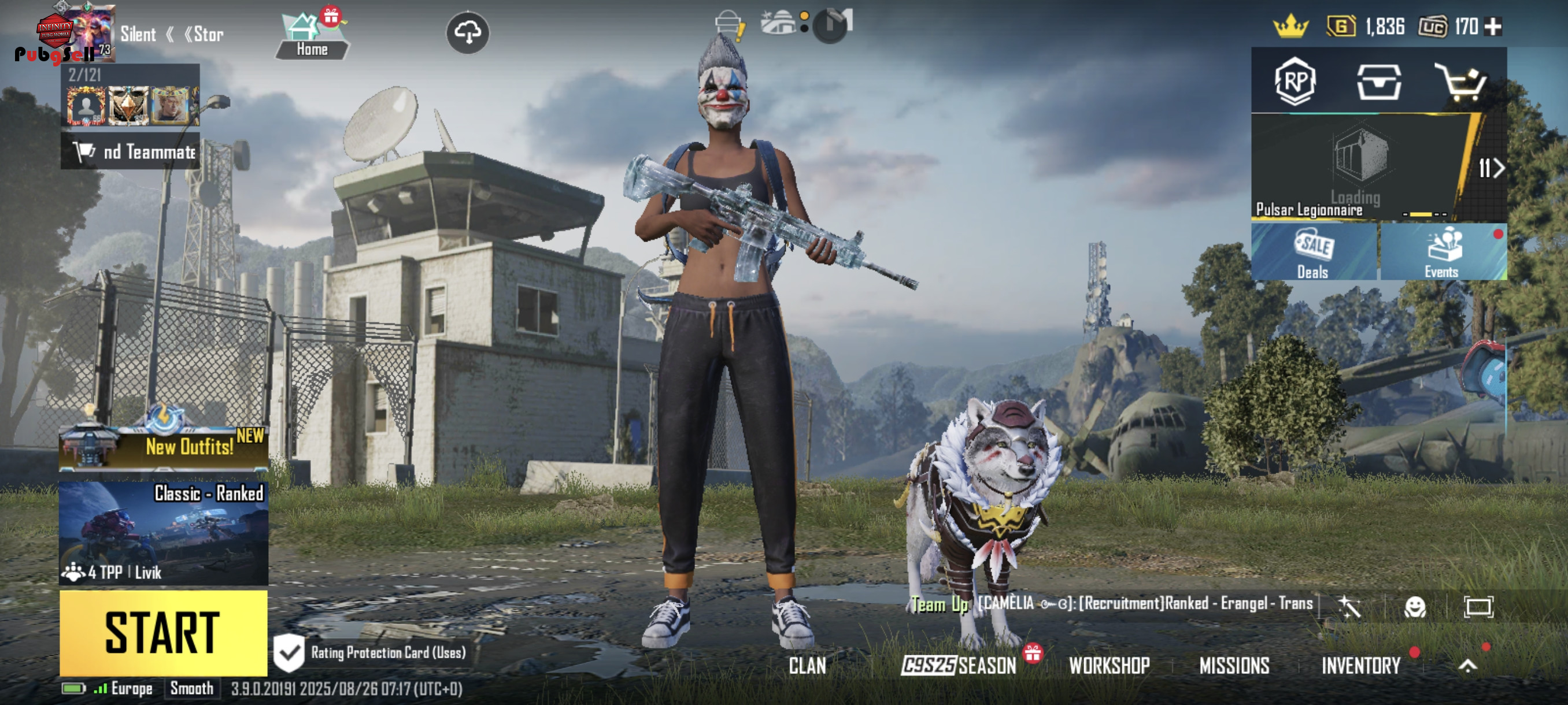Add UC with the plus button
The image size is (1568, 705).
(1493, 27)
